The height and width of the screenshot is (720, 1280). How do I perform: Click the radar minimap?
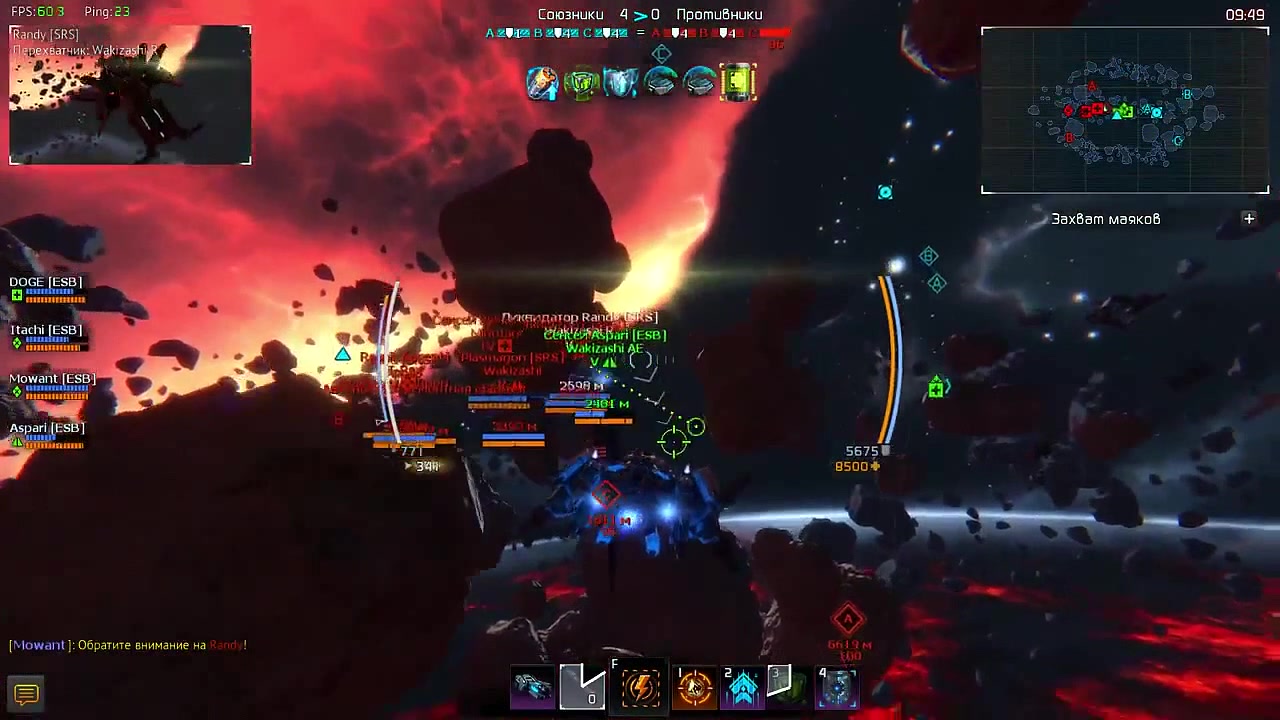click(1125, 110)
